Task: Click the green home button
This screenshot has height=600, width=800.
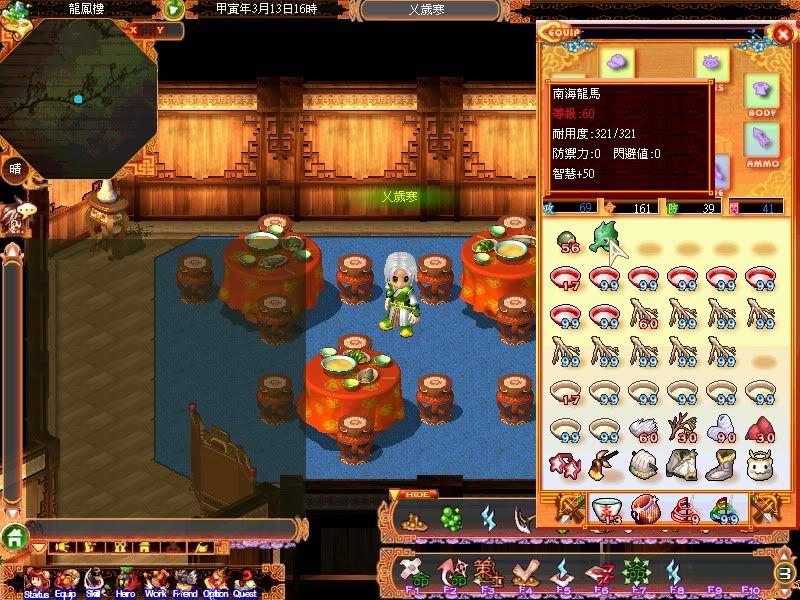Action: (14, 536)
